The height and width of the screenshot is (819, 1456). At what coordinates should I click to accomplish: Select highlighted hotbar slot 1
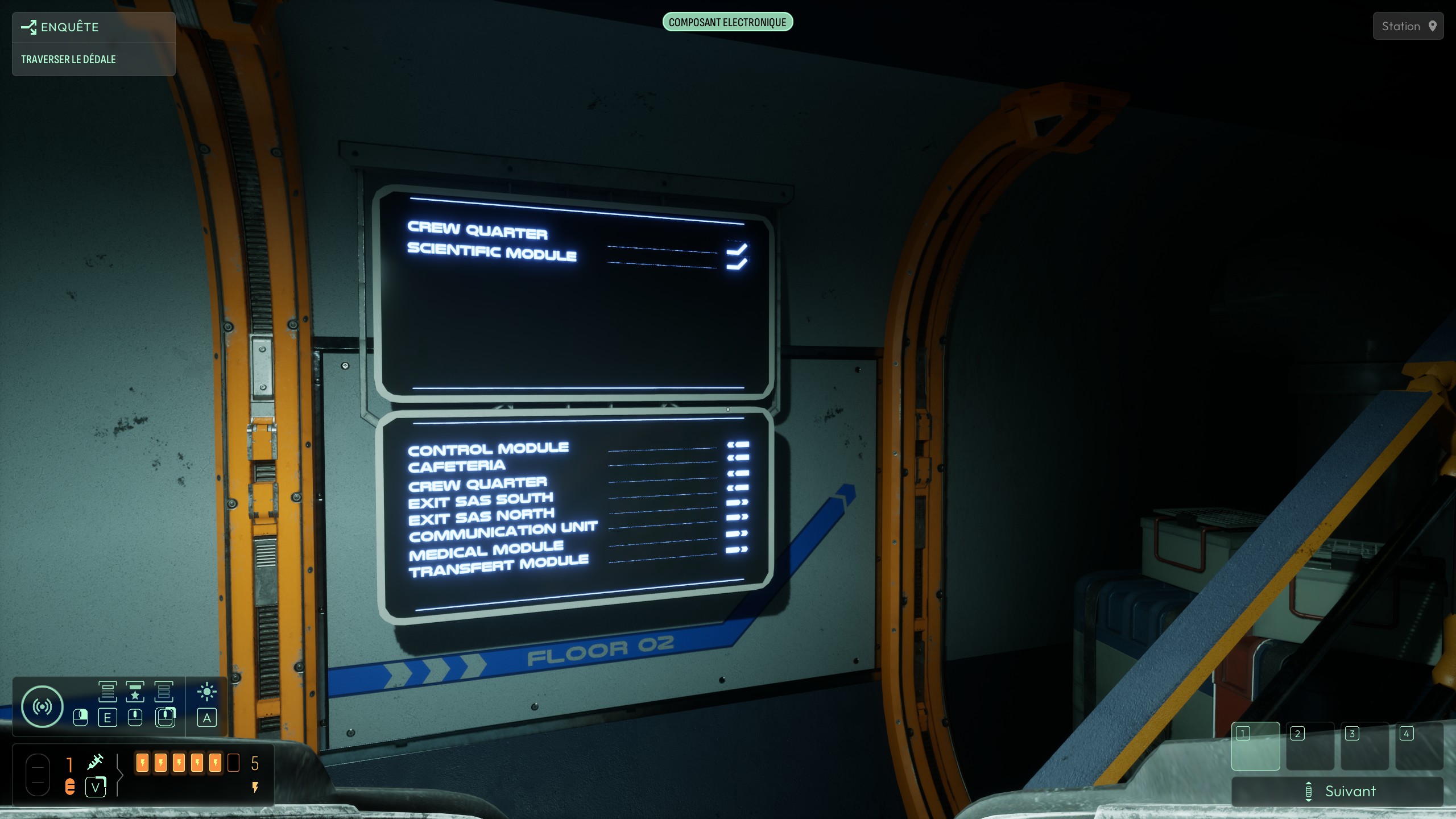(1255, 746)
